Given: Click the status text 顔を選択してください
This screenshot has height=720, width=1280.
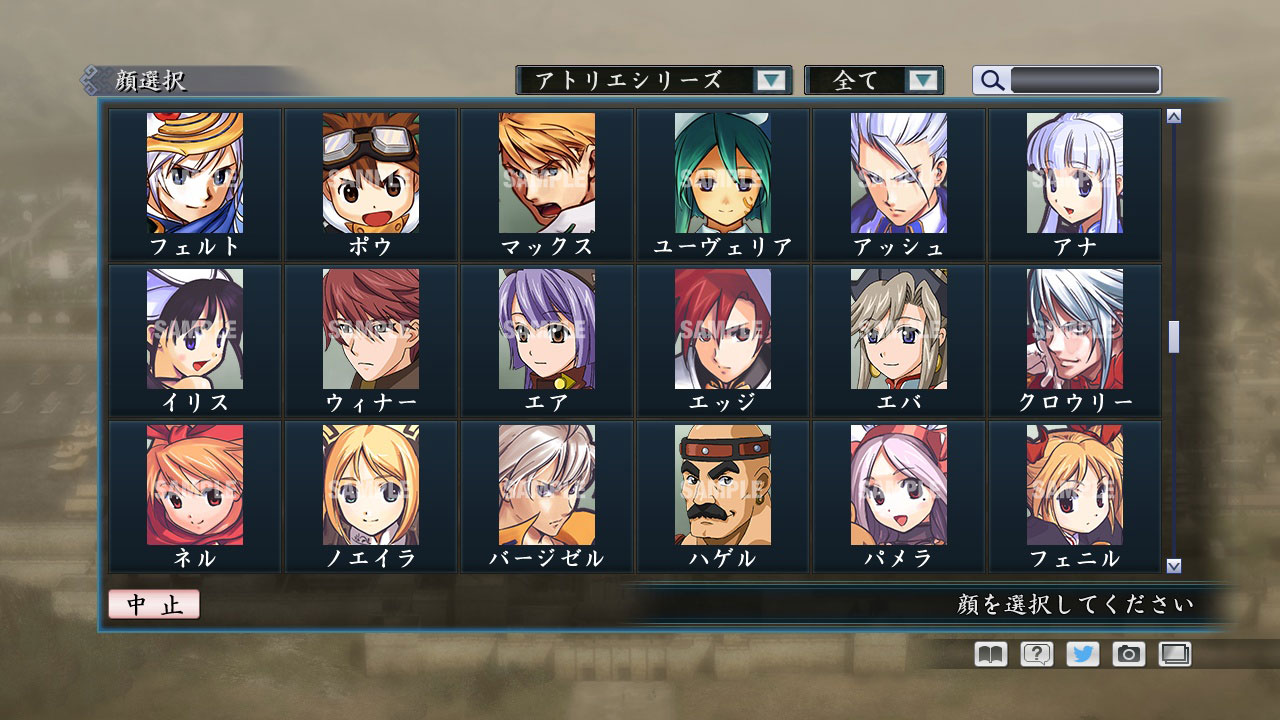Looking at the screenshot, I should pos(1075,604).
